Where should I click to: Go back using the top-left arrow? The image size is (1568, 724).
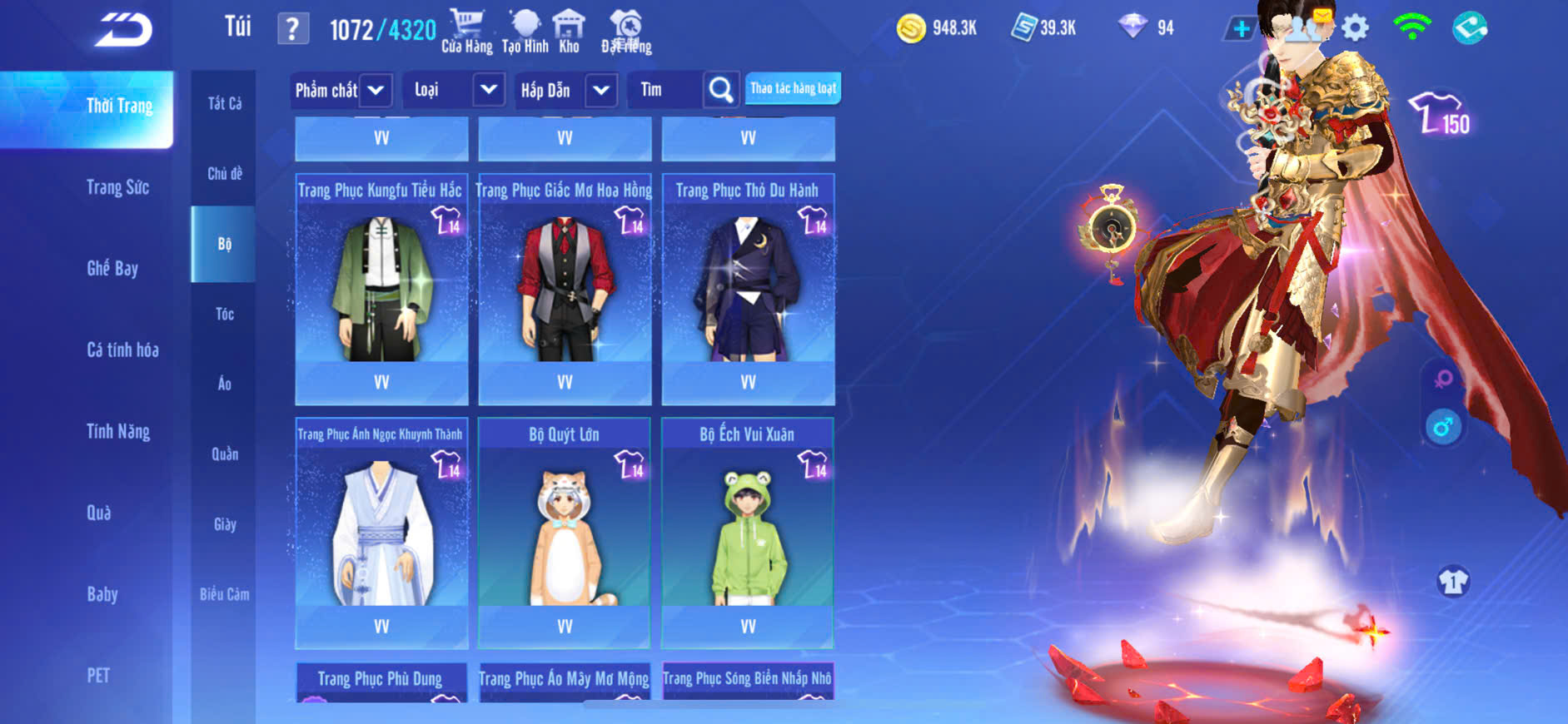click(x=123, y=30)
